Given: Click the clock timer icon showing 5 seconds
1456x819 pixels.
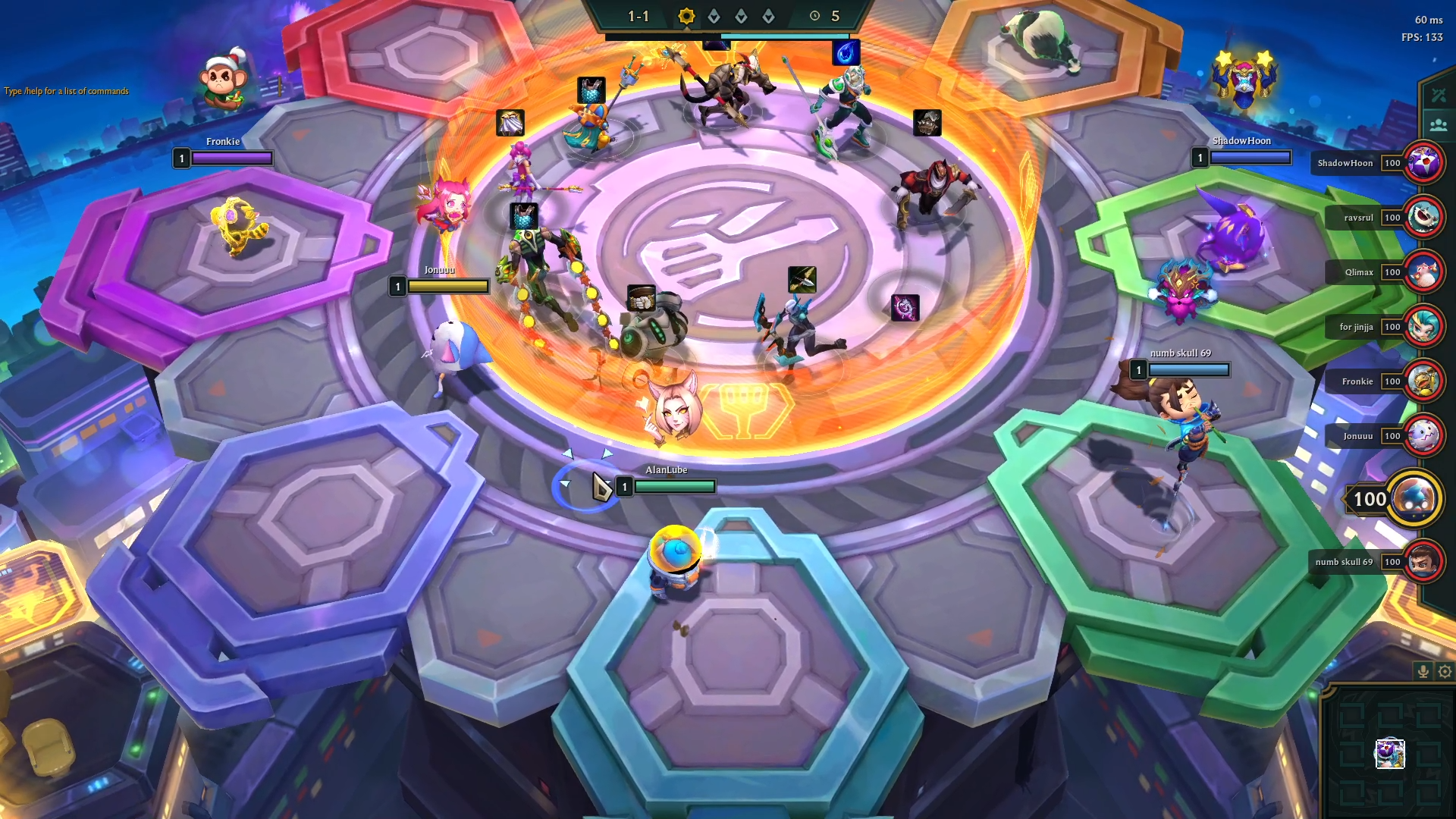Looking at the screenshot, I should click(x=814, y=15).
